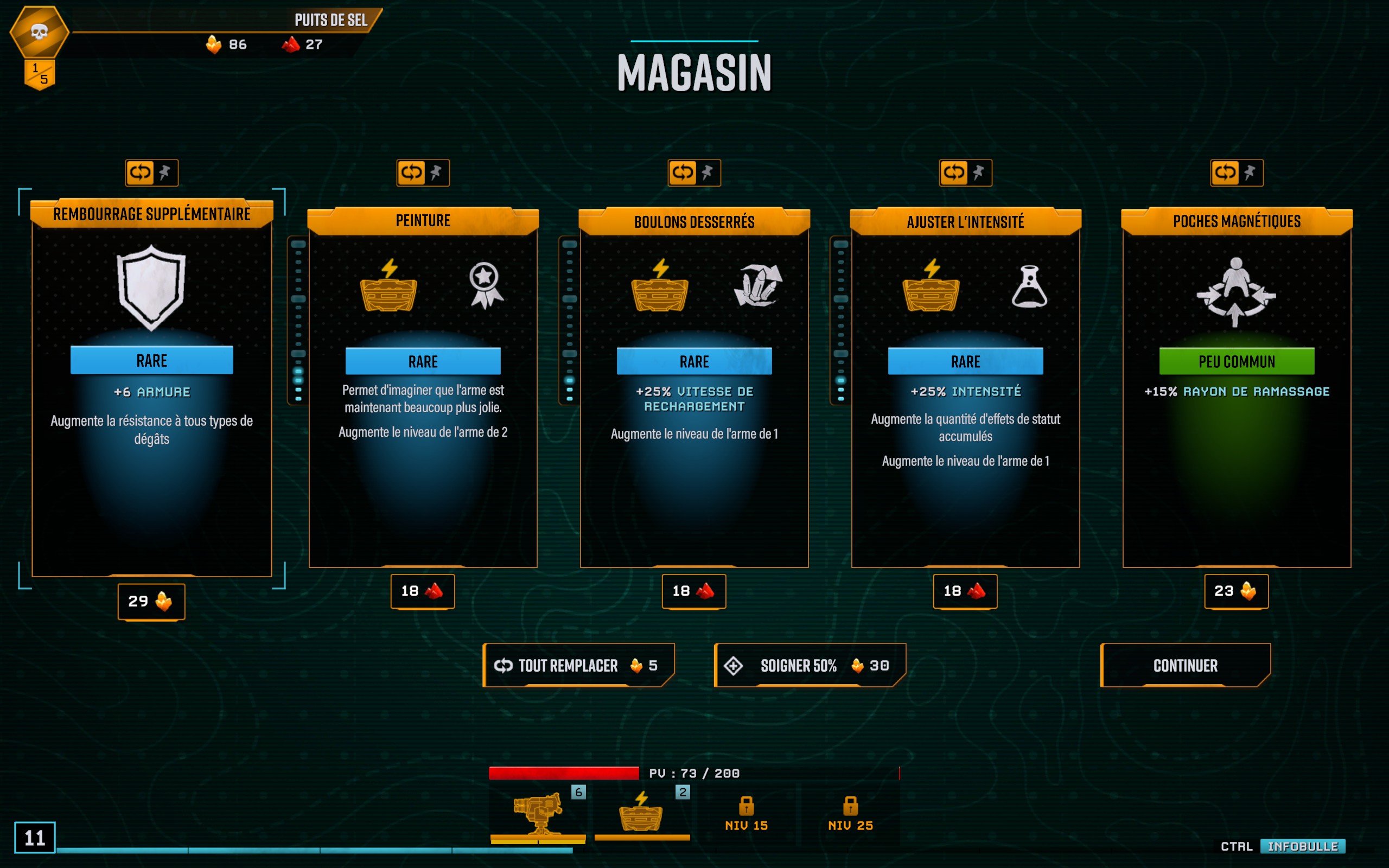Buy the Soigner 50% heal
The height and width of the screenshot is (868, 1389).
tap(810, 665)
